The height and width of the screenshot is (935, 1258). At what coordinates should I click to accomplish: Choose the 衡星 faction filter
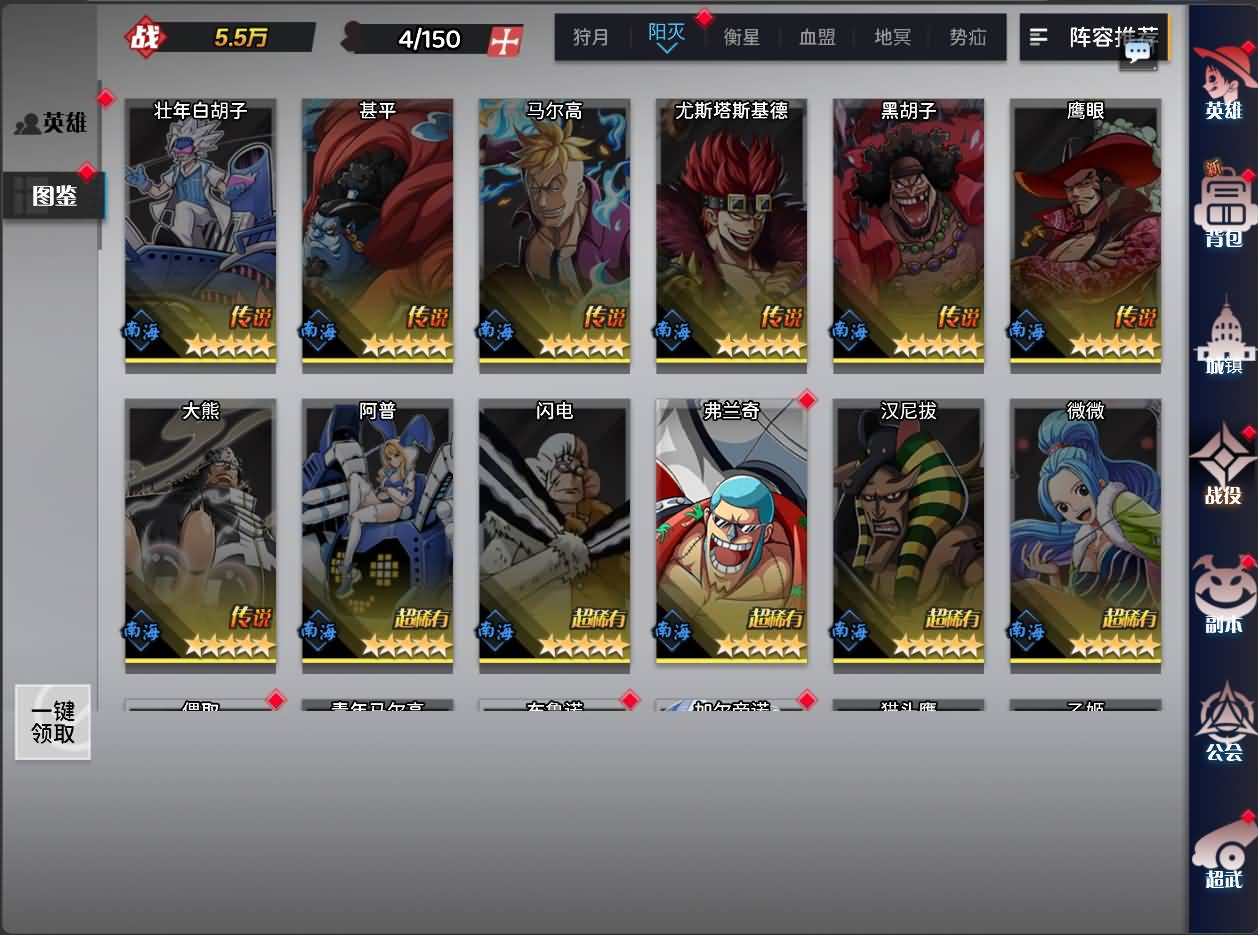(x=742, y=38)
